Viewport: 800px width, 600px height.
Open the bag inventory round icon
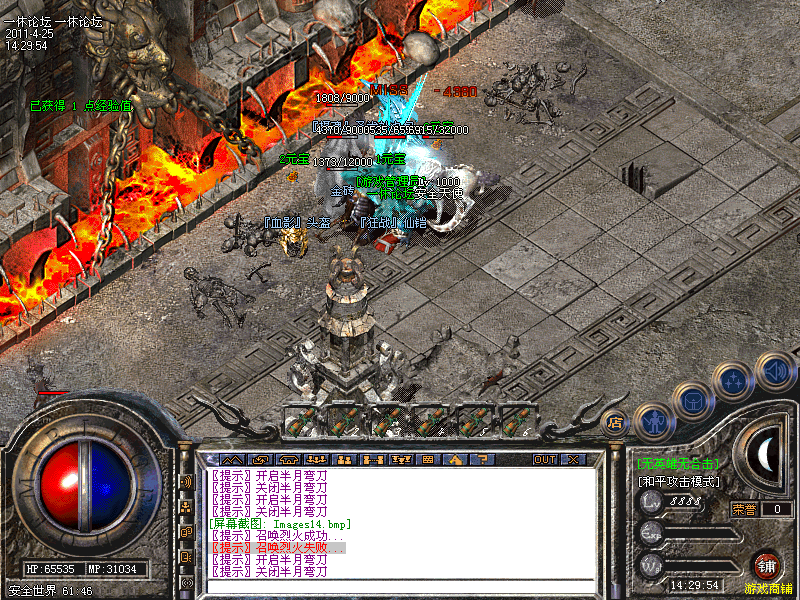click(x=692, y=399)
